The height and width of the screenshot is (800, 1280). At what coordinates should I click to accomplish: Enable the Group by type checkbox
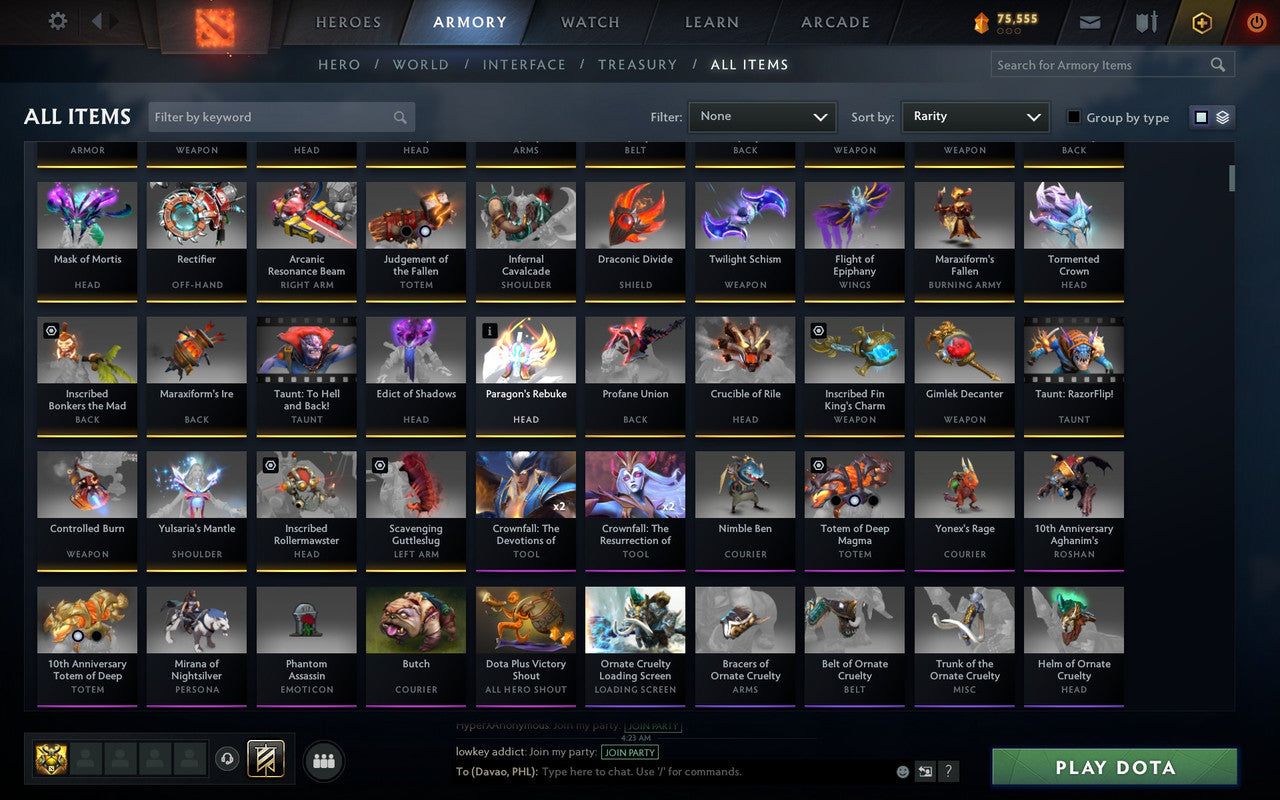(1072, 118)
